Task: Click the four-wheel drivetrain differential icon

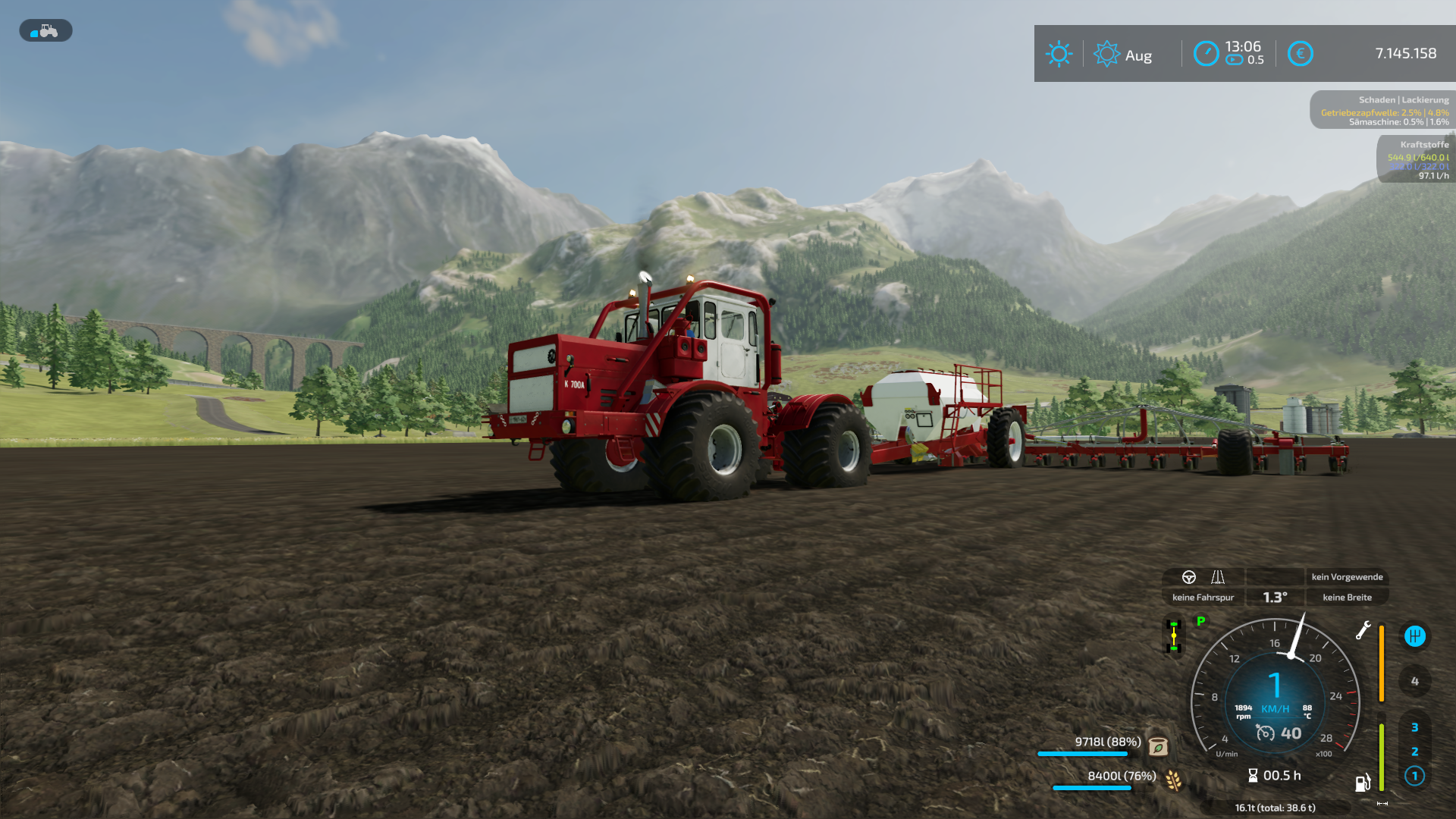Action: [x=1174, y=635]
